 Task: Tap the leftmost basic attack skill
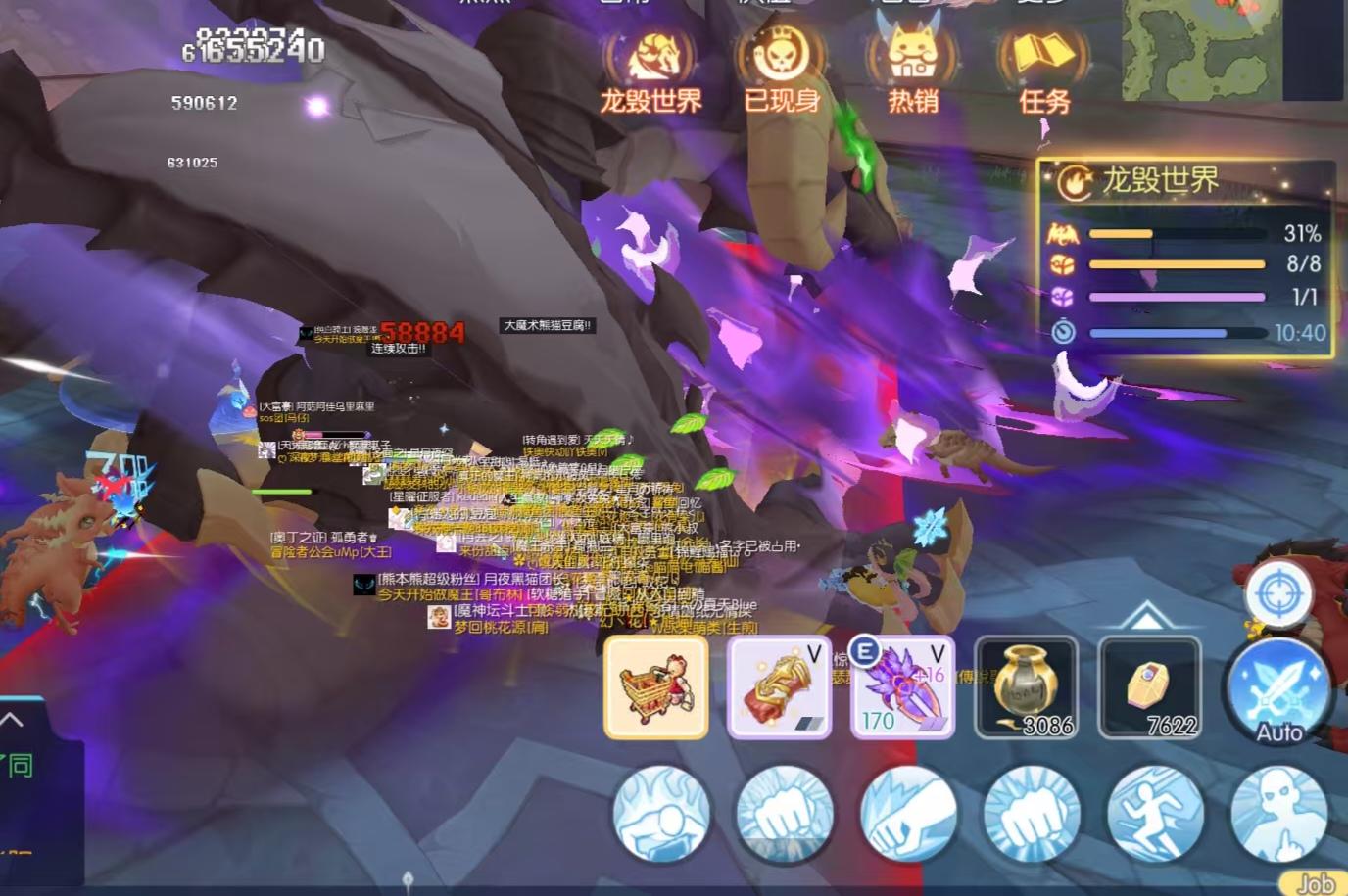[662, 816]
